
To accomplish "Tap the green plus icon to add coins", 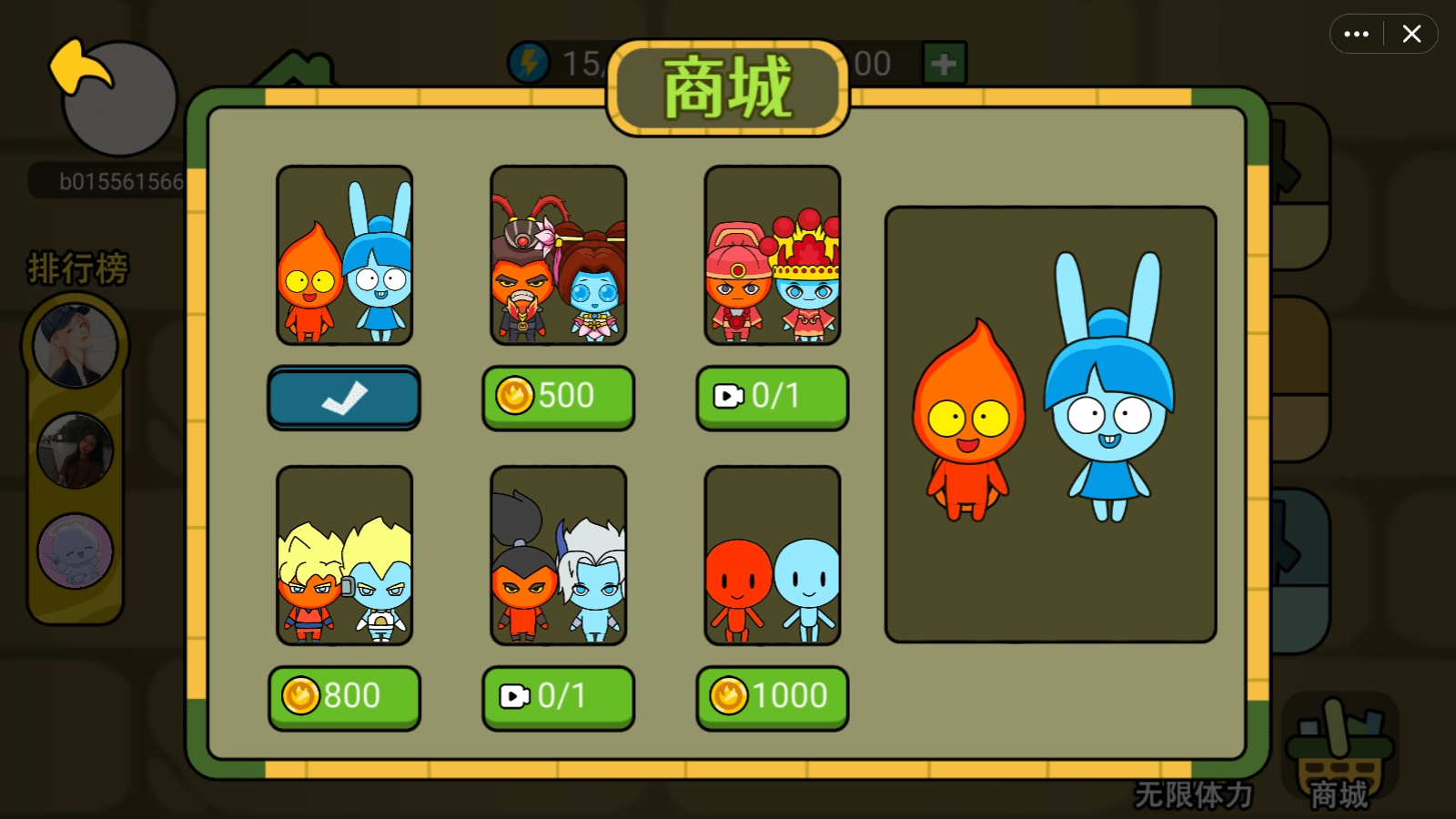I will tap(944, 65).
